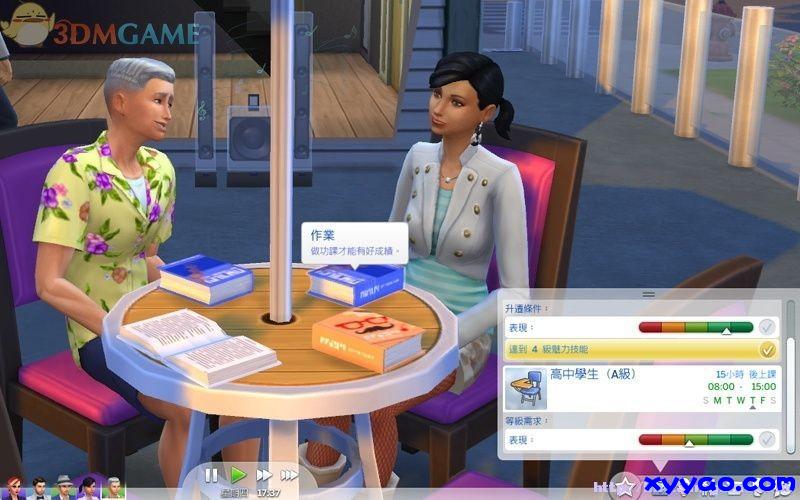Screen dimensions: 800x500
Task: Pick the dark-haired woman portrait on purple
Action: (89, 488)
